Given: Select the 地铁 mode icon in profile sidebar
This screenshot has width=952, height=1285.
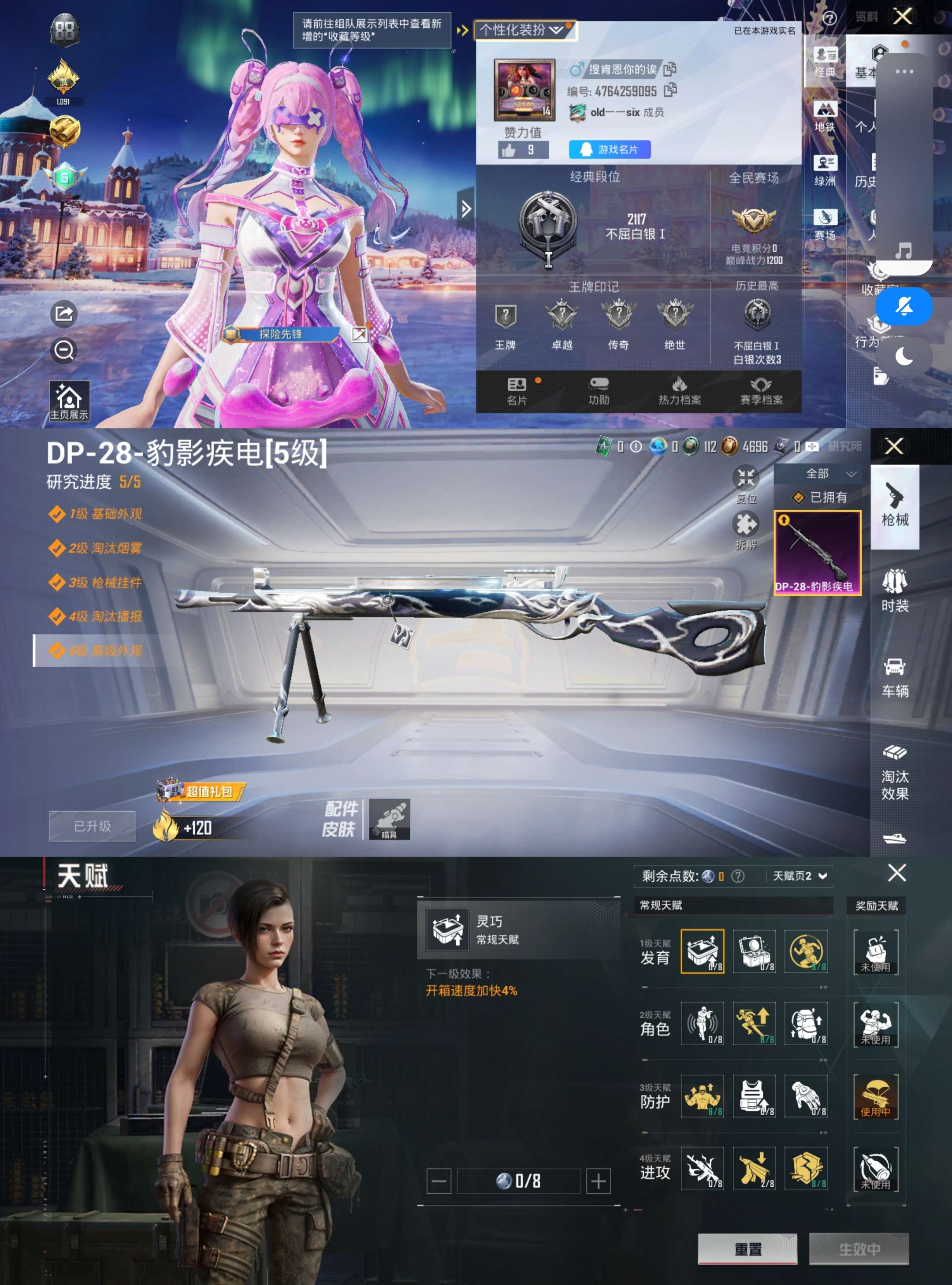Looking at the screenshot, I should tap(826, 114).
